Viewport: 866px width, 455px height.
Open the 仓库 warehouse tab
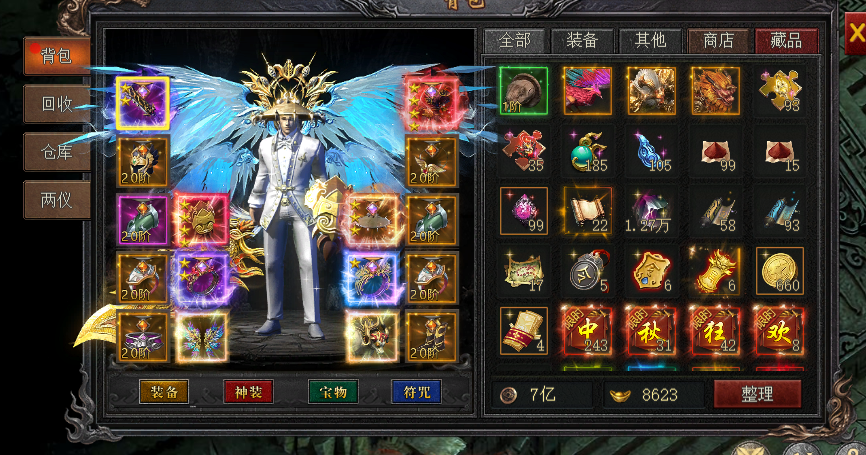pos(57,151)
